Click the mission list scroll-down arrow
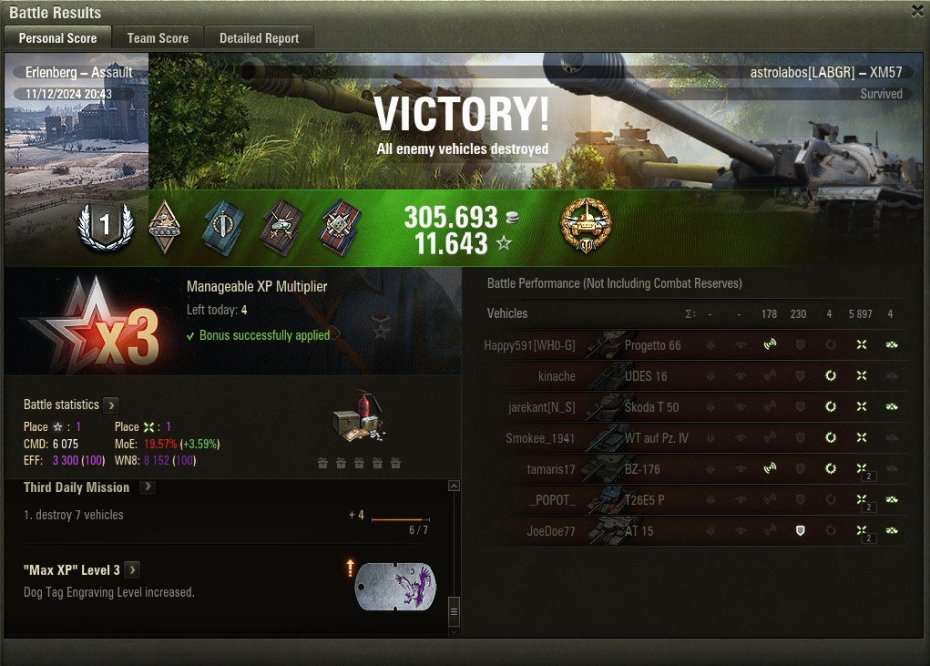The height and width of the screenshot is (666, 930). click(x=453, y=632)
